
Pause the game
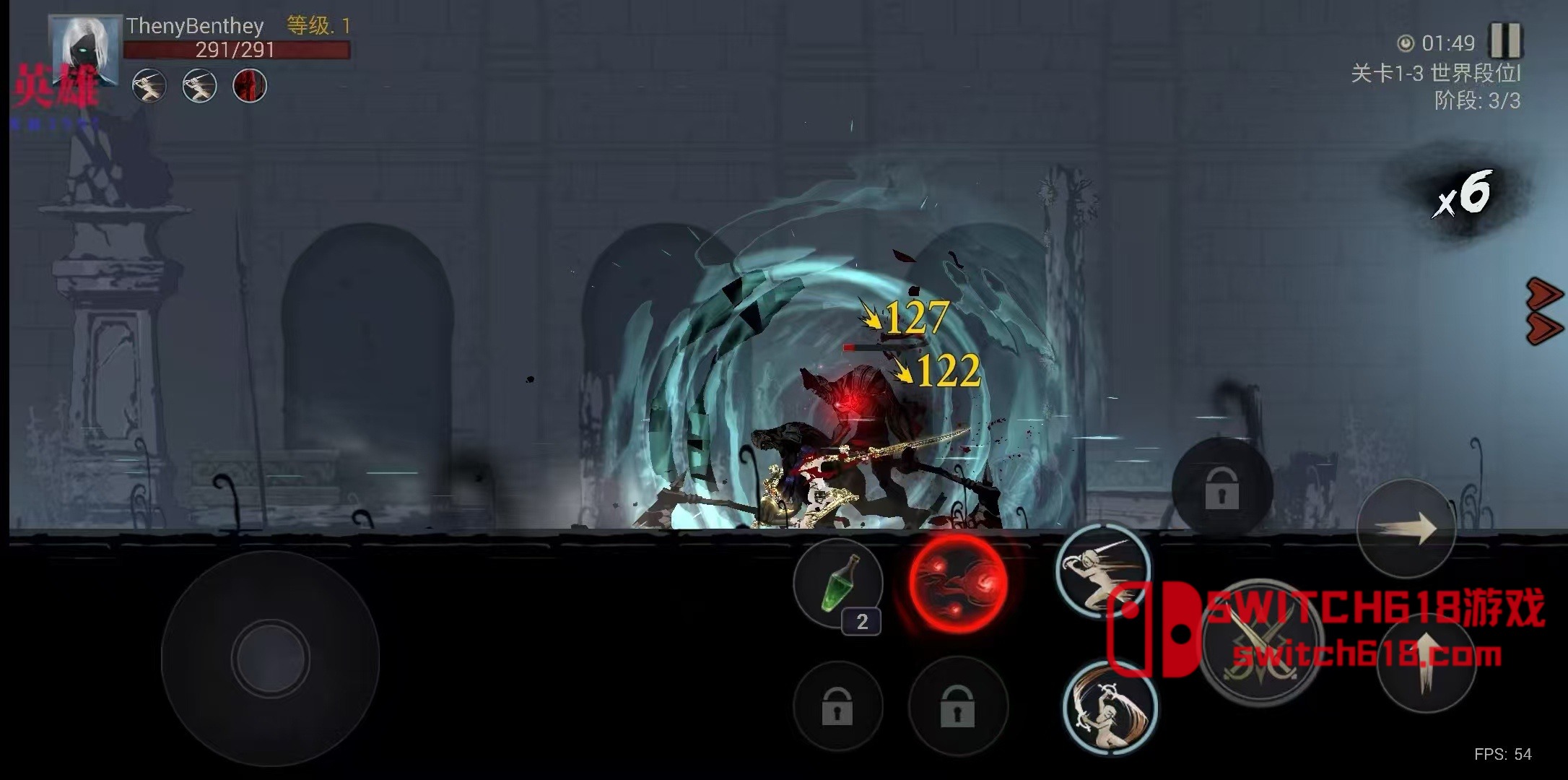1505,40
